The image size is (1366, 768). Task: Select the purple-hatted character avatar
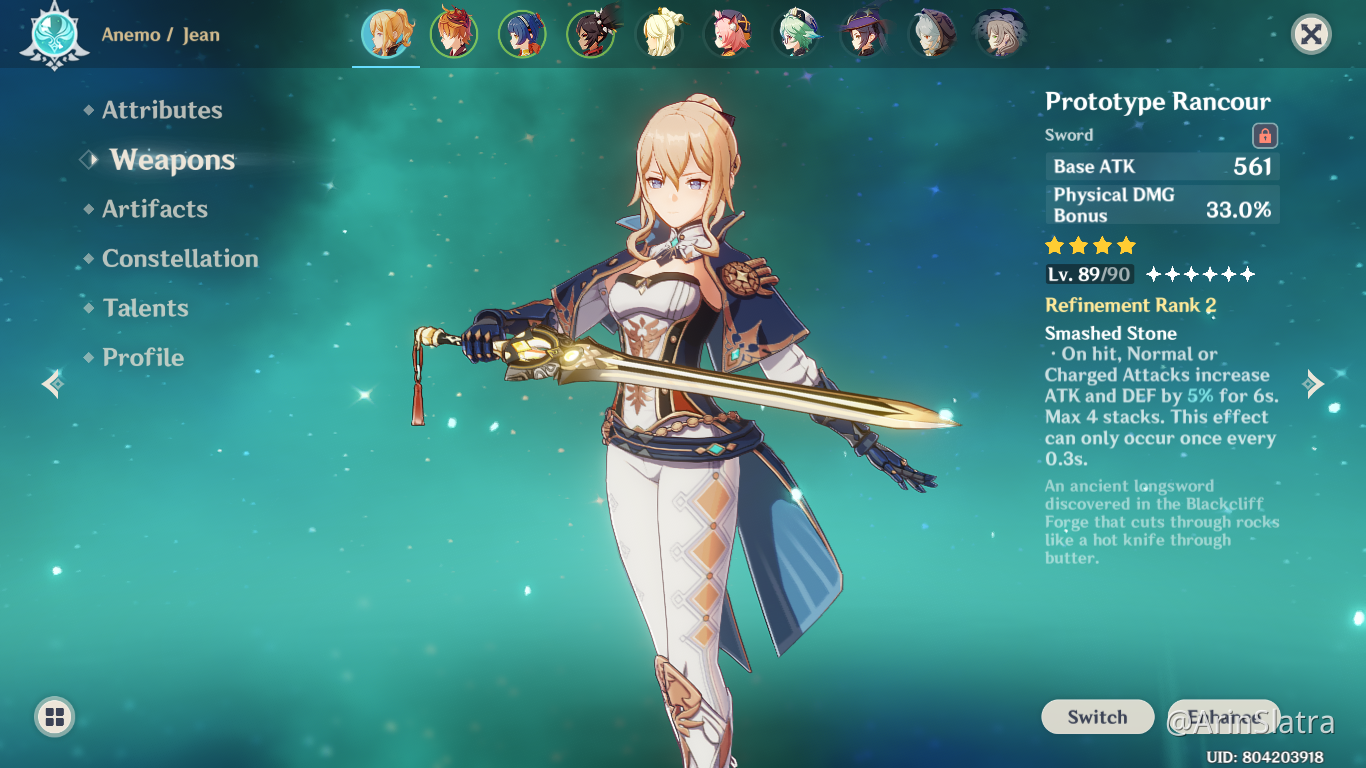pyautogui.click(x=863, y=33)
